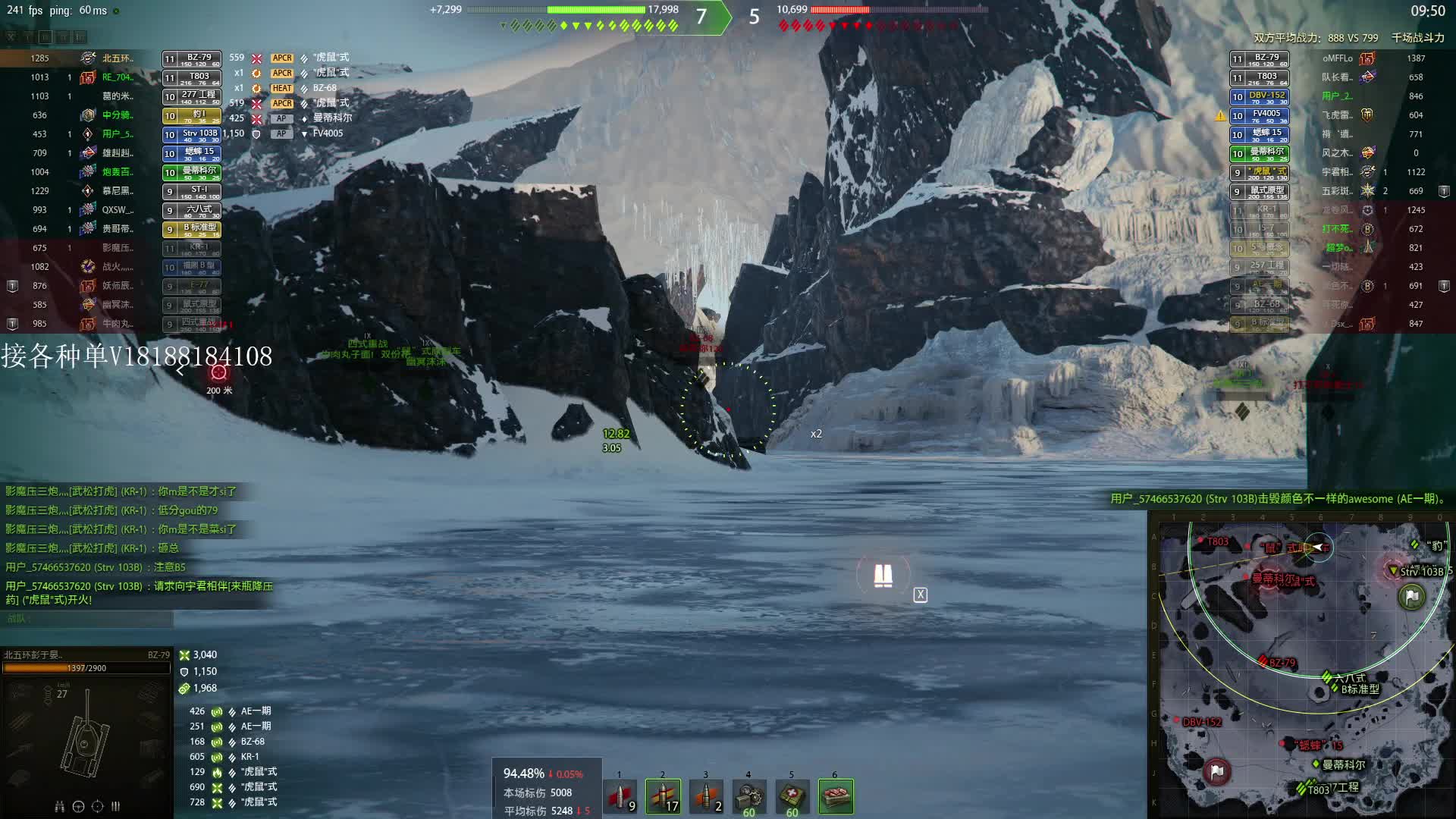Select the BZ-79 row in allied team list

[191, 58]
